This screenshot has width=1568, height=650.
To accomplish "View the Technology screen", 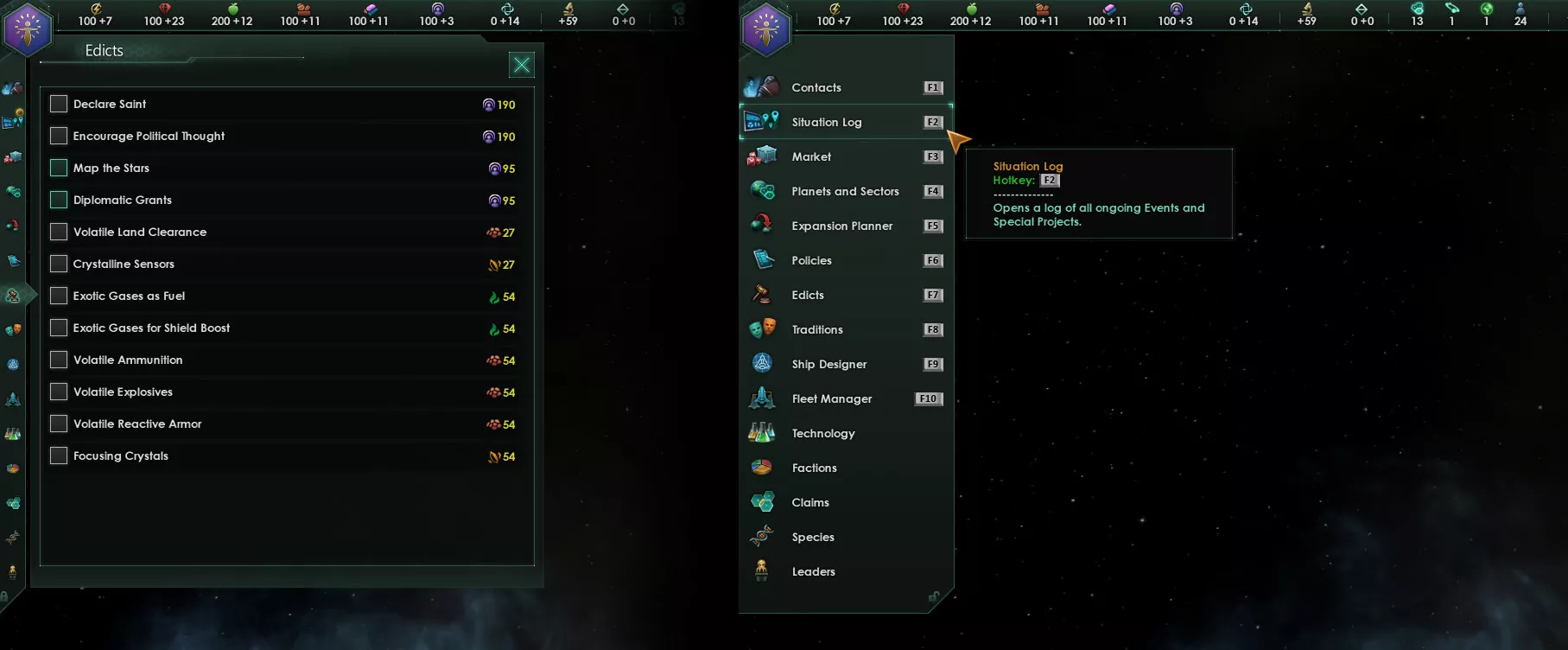I will coord(822,433).
